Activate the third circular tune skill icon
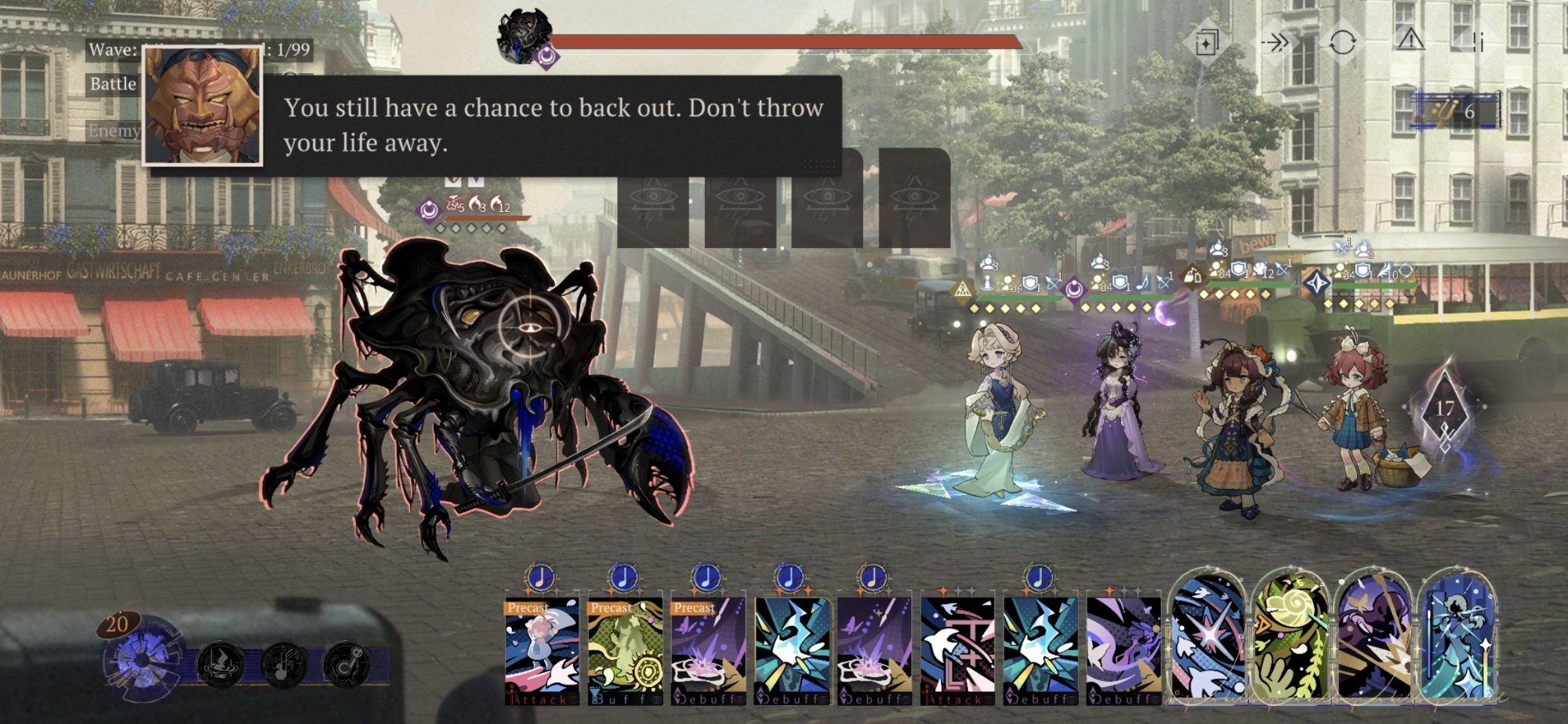 [346, 665]
